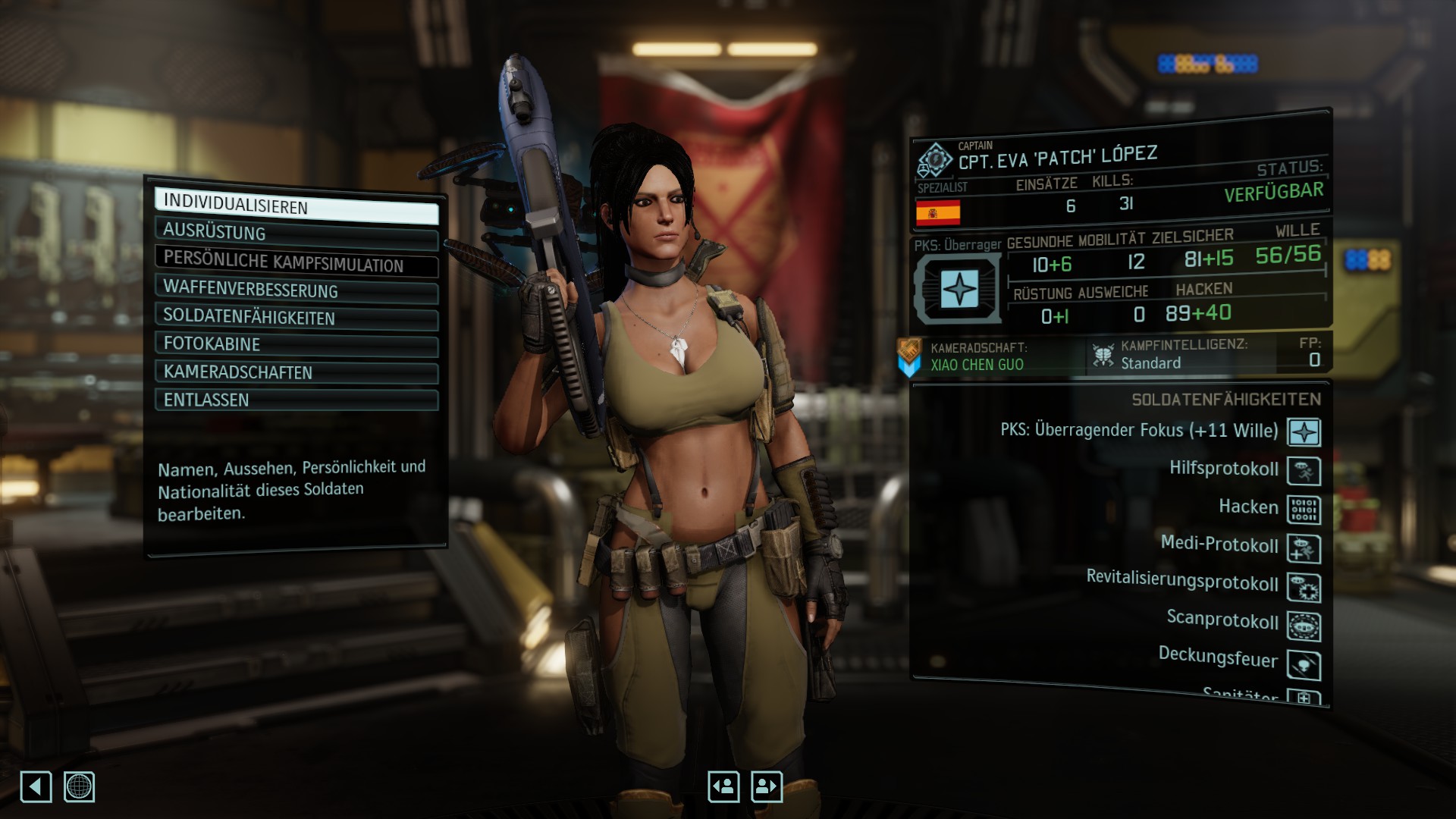The width and height of the screenshot is (1456, 819).
Task: View Kameradschaften menu entry
Action: 296,372
